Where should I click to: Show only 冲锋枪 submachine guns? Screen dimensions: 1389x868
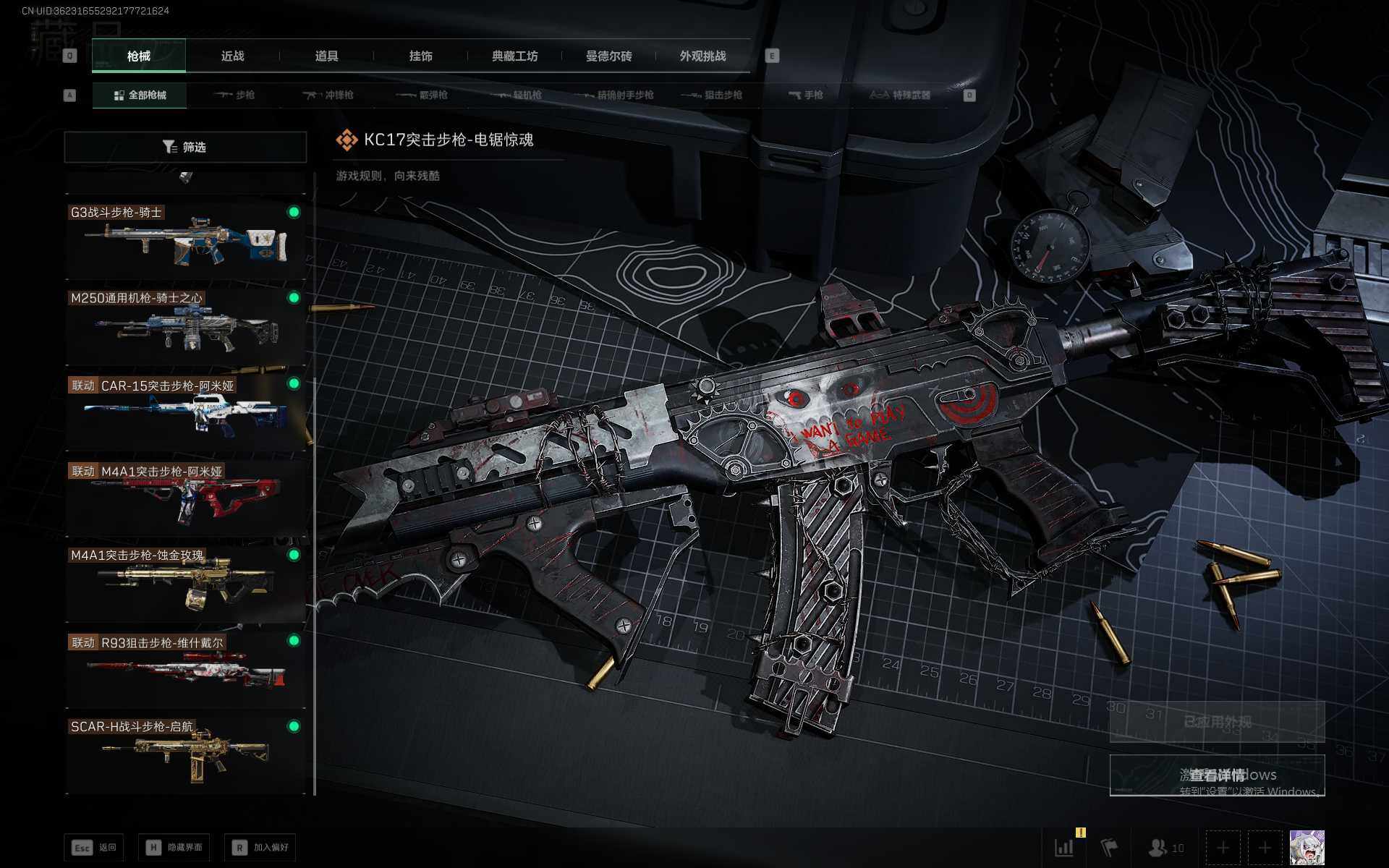pos(328,95)
